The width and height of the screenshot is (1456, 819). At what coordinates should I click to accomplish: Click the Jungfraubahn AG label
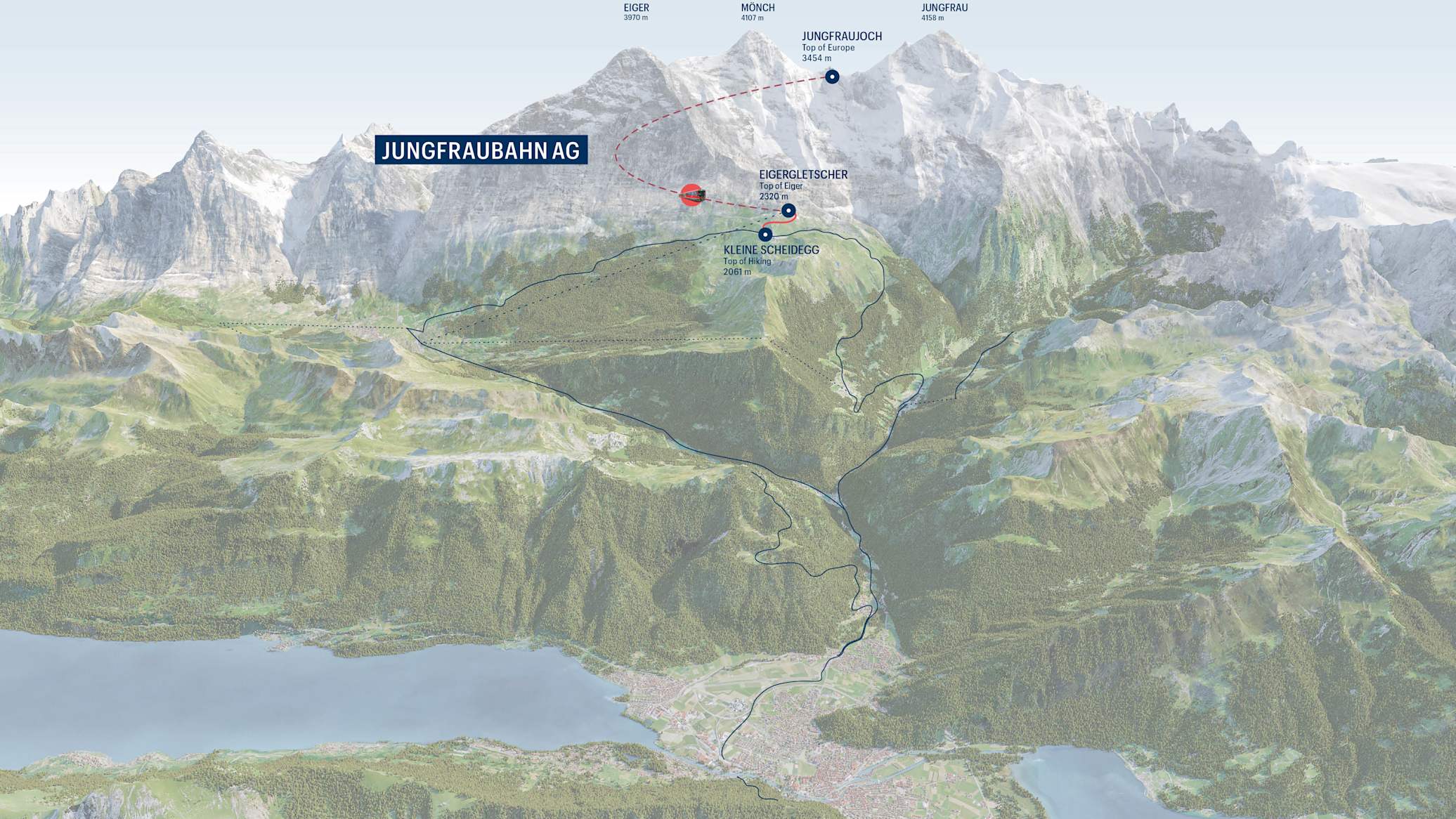(481, 150)
